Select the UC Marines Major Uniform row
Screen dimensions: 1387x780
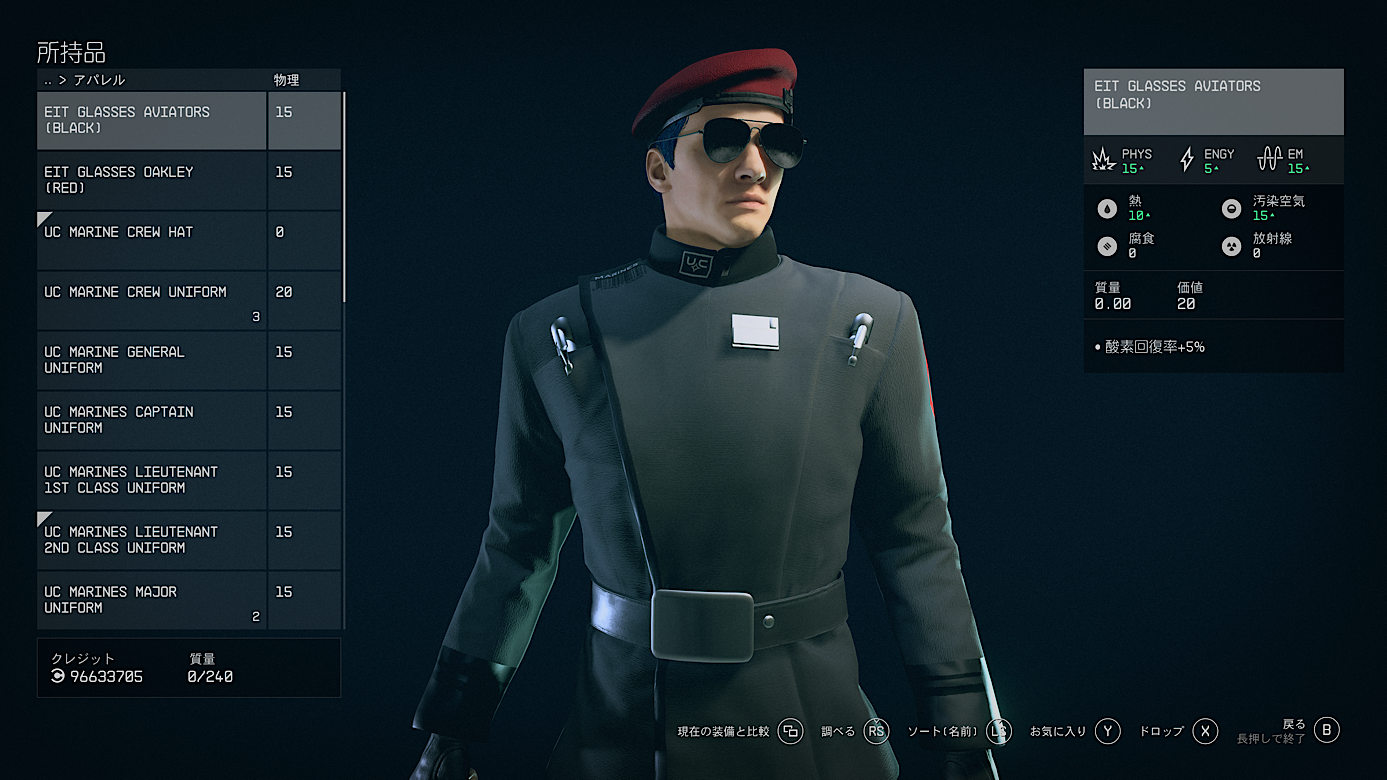coord(152,600)
